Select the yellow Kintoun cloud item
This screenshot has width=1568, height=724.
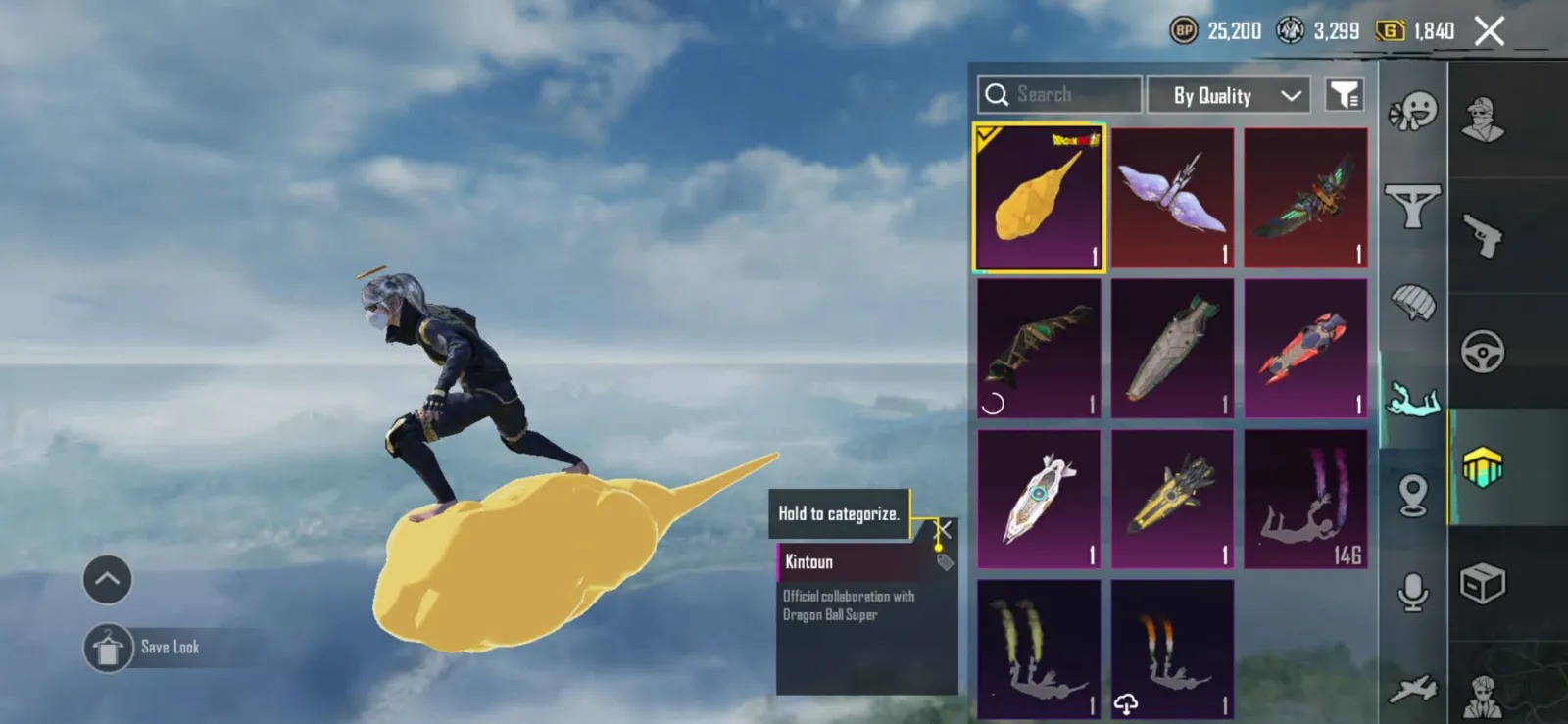coord(1039,198)
